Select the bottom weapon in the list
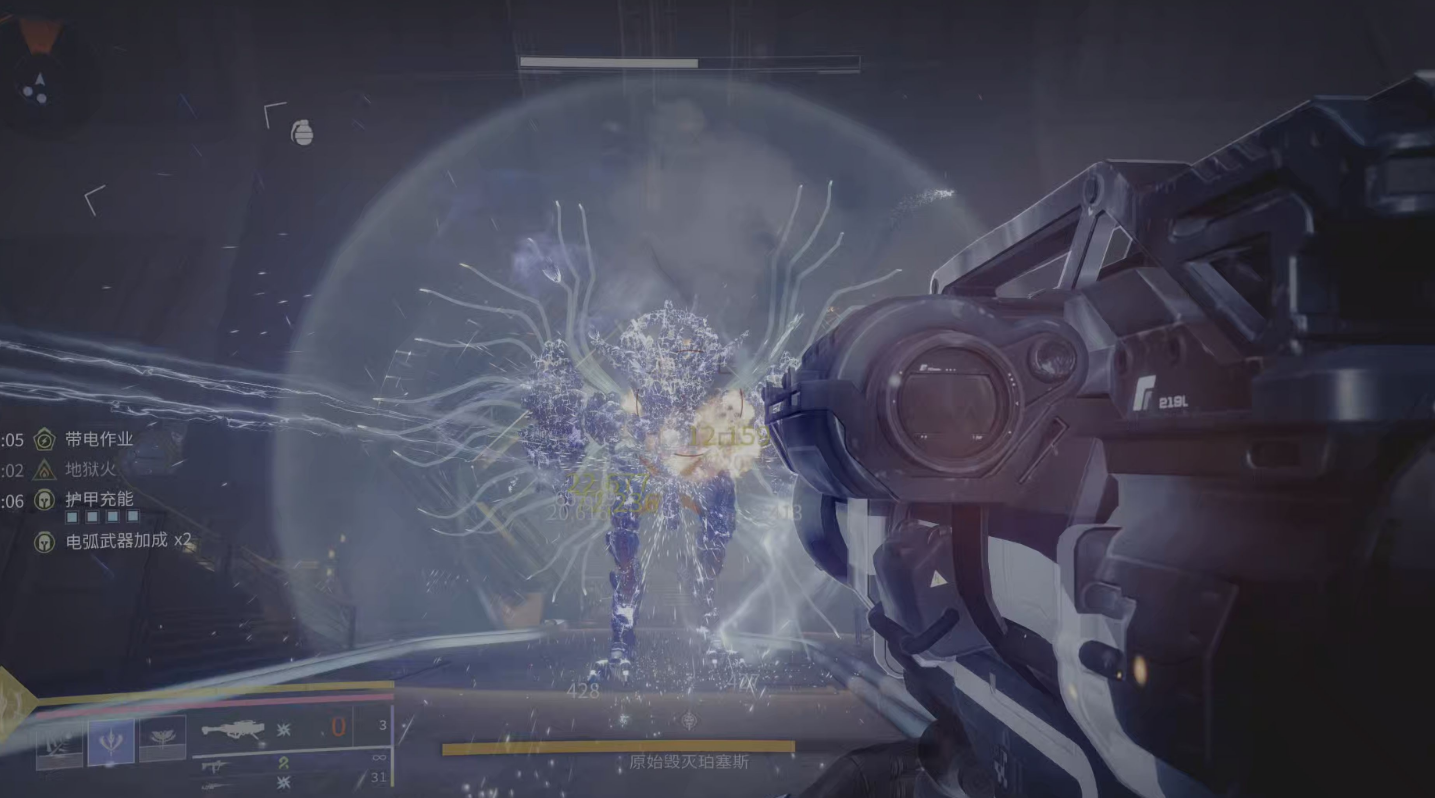This screenshot has width=1435, height=798. (216, 783)
